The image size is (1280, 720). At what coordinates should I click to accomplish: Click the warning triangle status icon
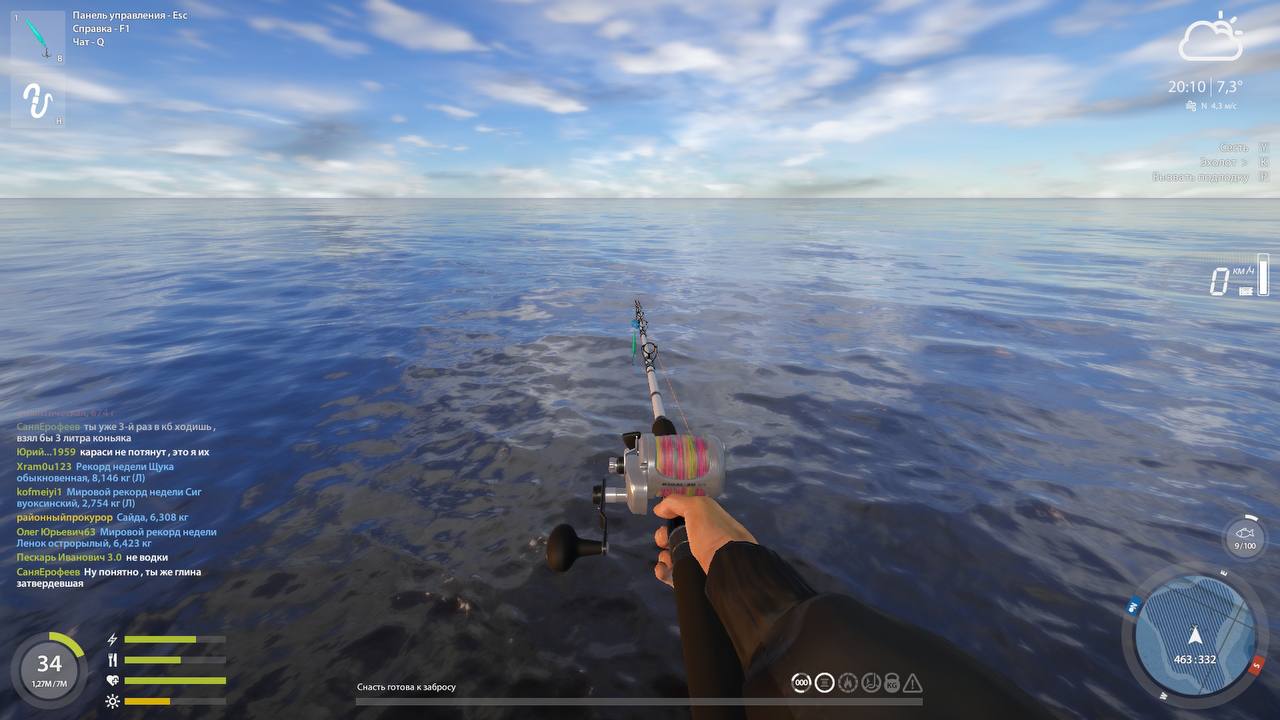(x=914, y=684)
